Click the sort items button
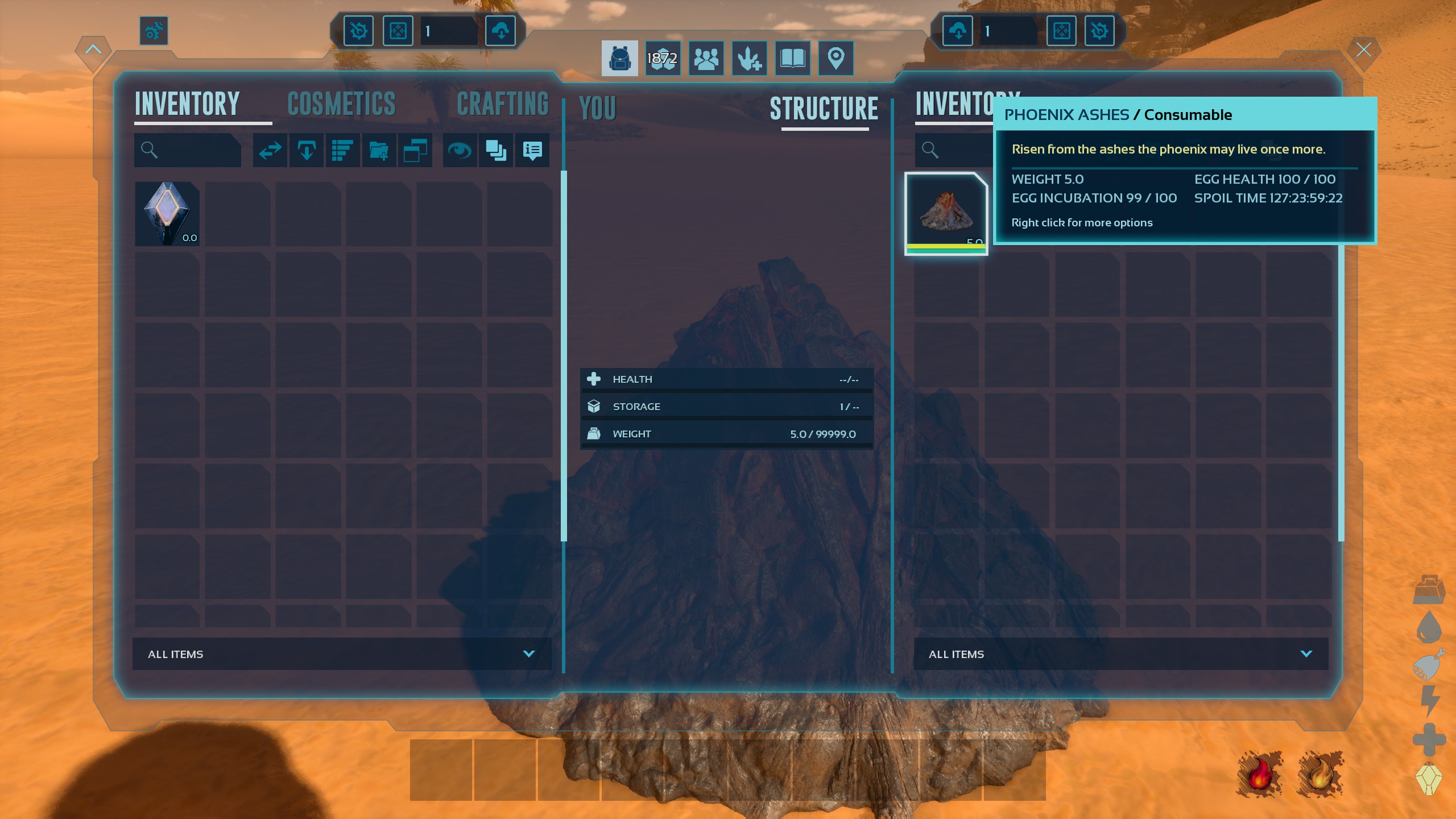 pos(342,151)
